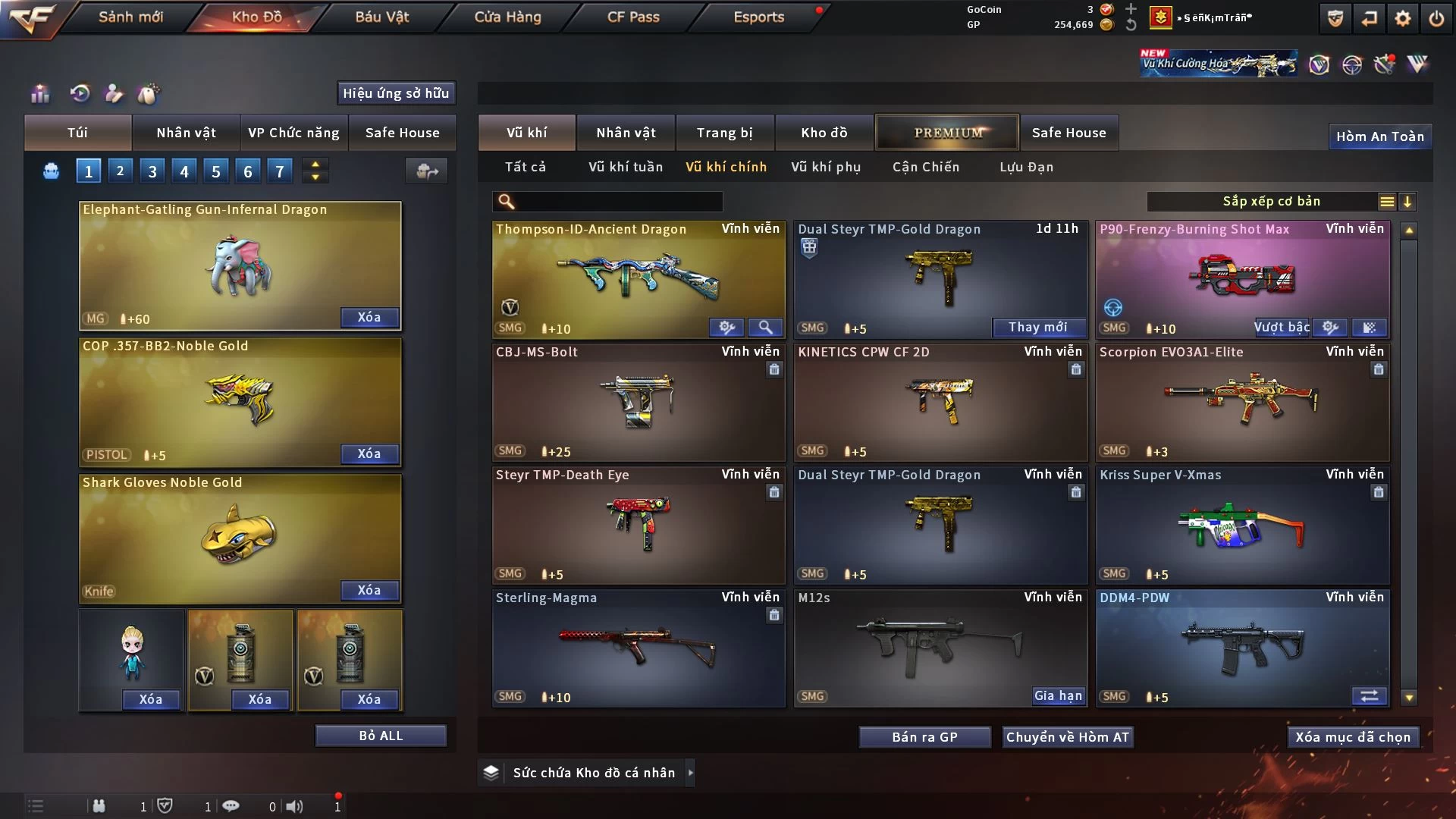
Task: Transfer items with Chuyển về Hòm AT
Action: [x=1067, y=737]
